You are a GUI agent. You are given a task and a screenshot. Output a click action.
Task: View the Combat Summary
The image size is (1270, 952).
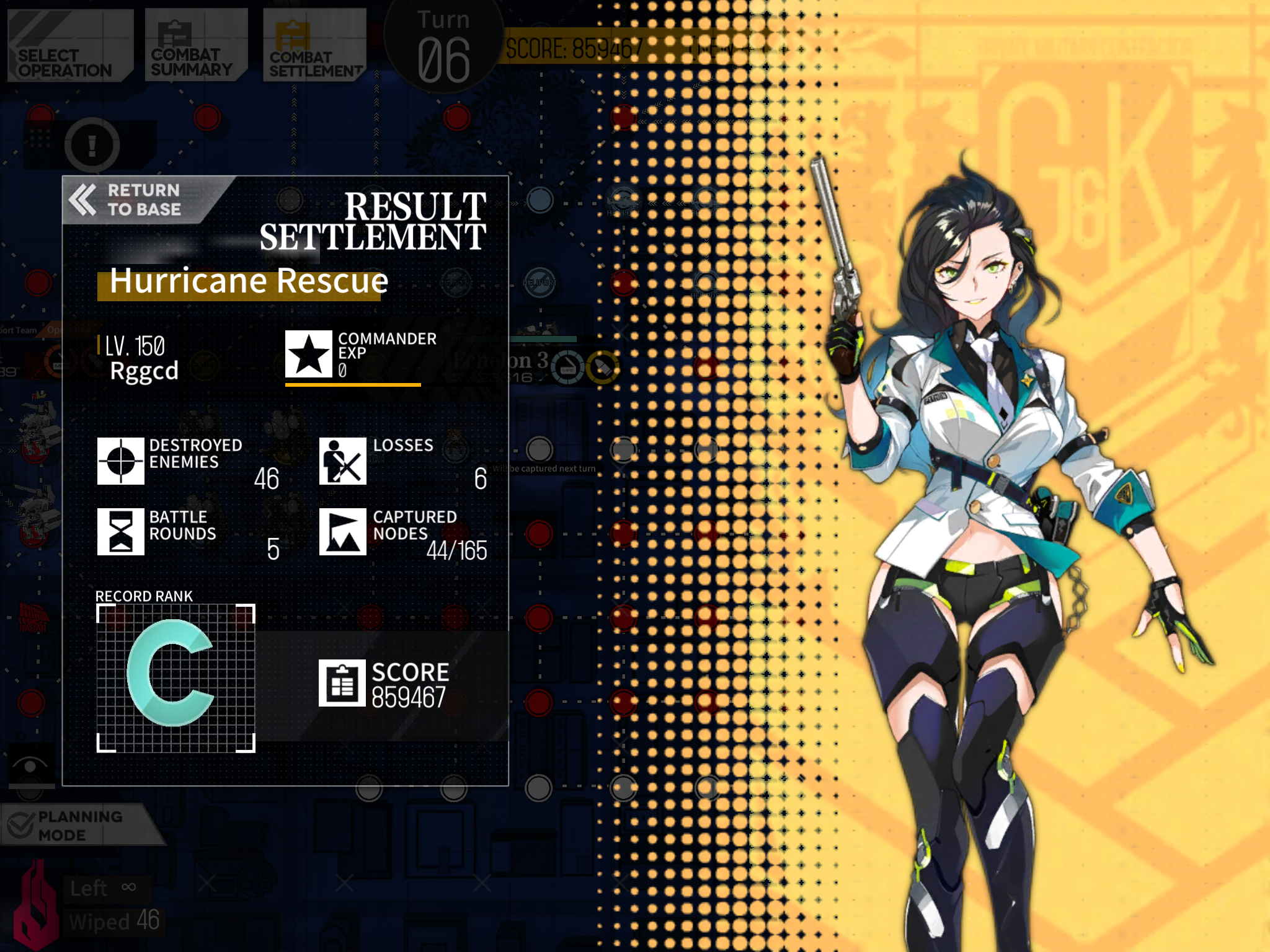195,46
